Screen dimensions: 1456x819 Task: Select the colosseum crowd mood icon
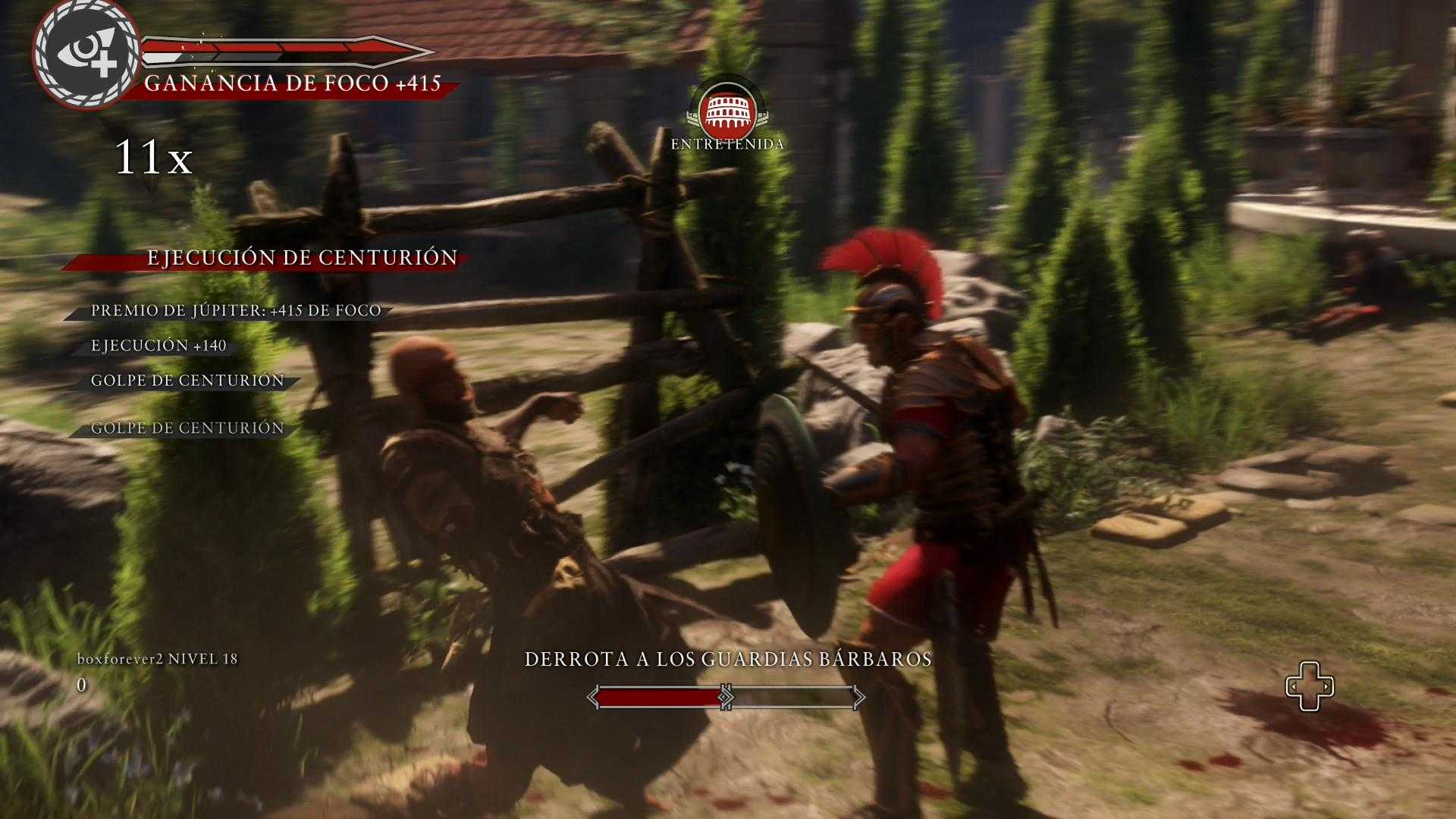727,109
